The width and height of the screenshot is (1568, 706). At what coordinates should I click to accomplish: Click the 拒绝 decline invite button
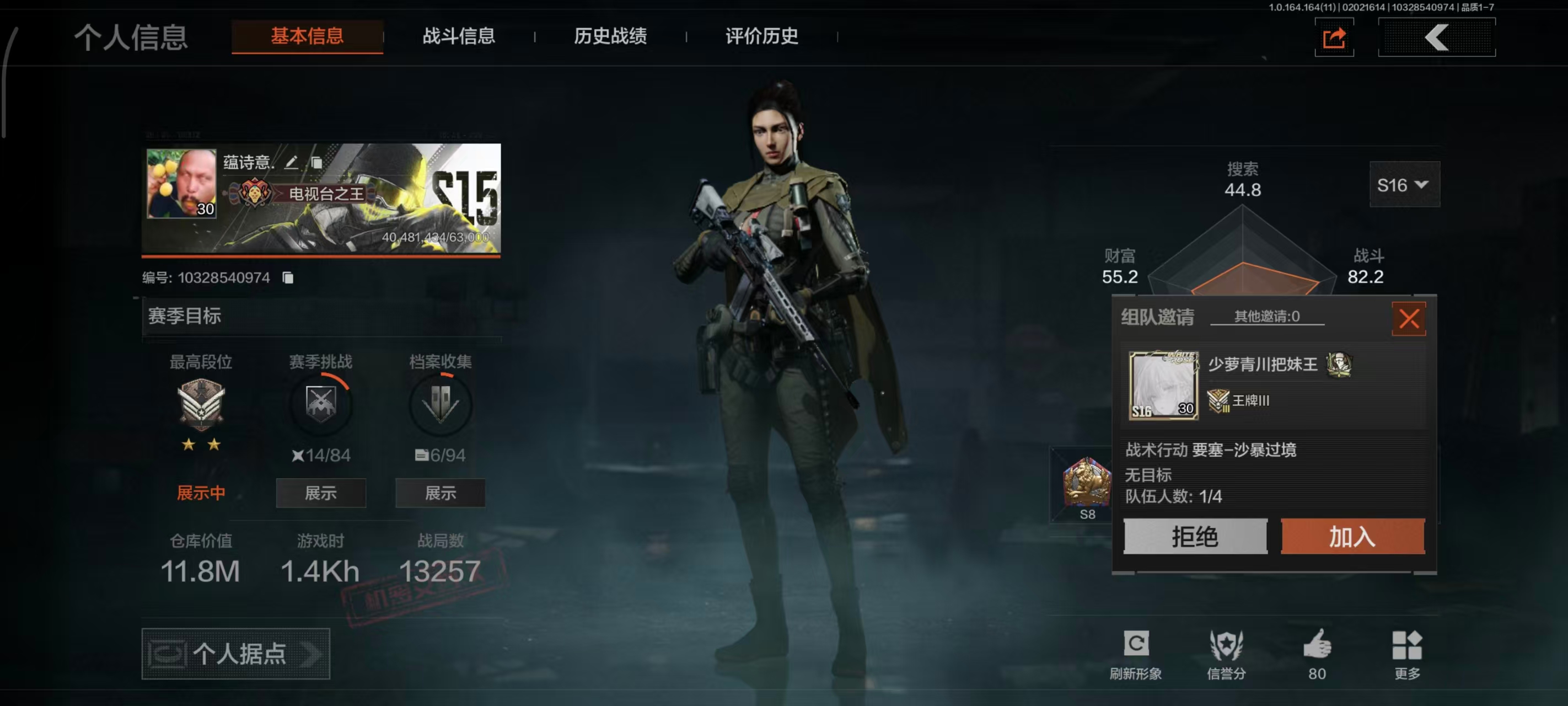point(1195,537)
